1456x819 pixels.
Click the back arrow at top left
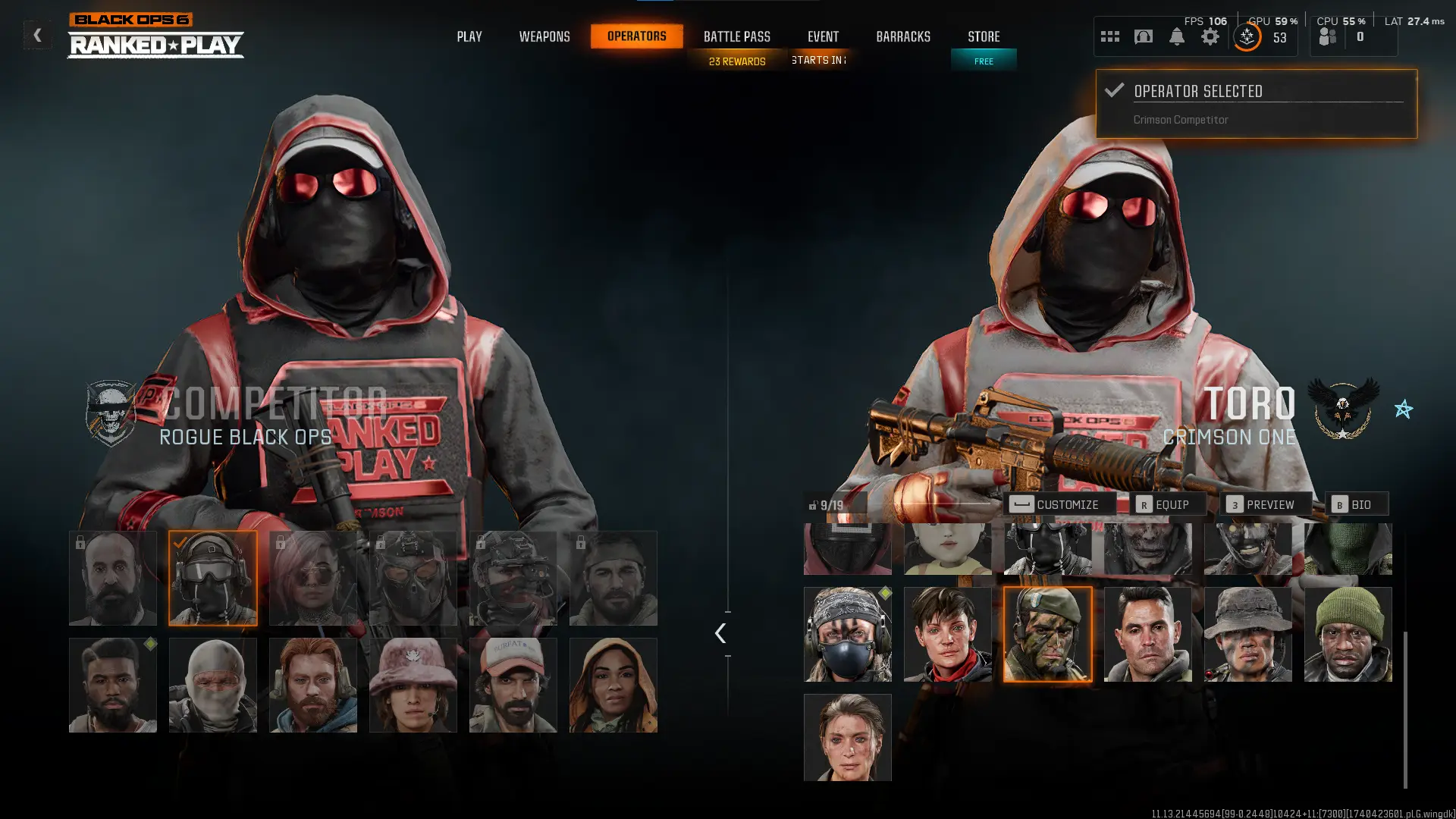[x=36, y=34]
